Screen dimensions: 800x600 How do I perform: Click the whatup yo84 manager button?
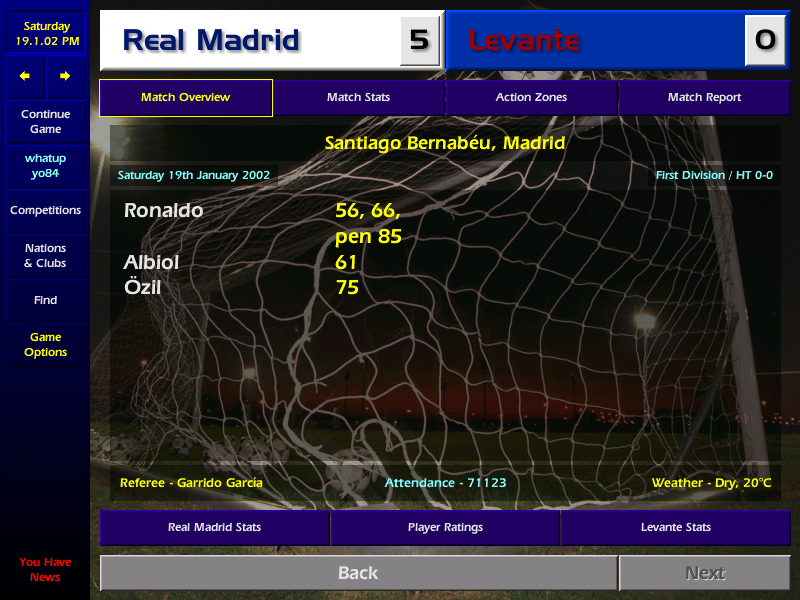45,166
